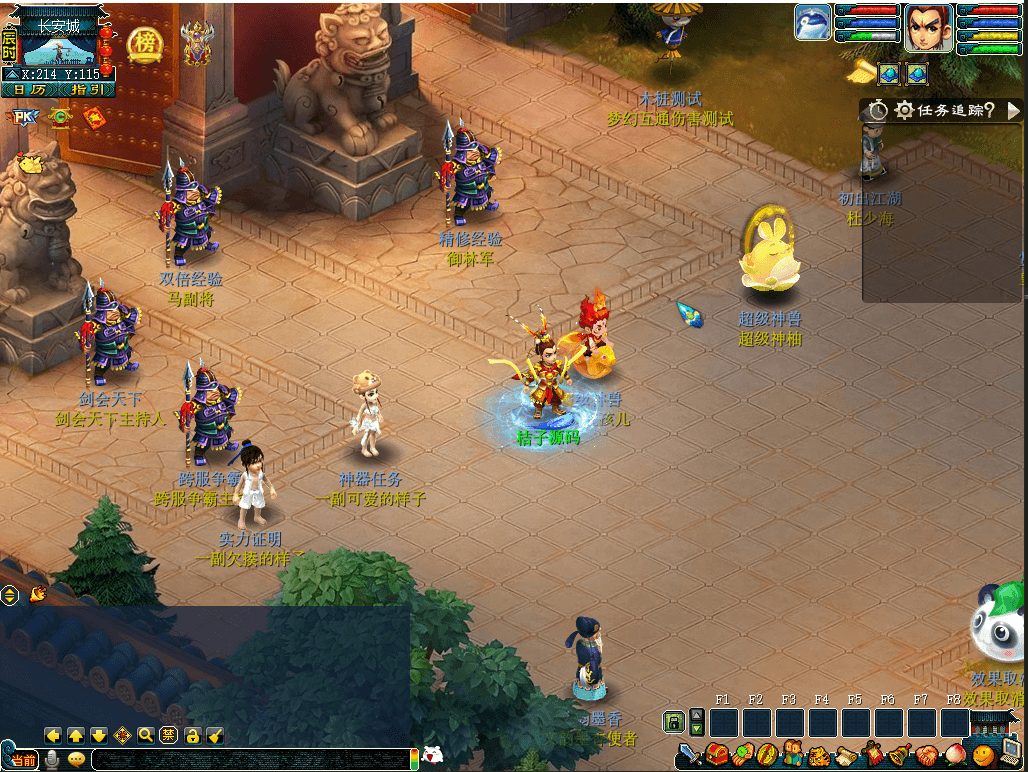The height and width of the screenshot is (772, 1028).
Task: Click the 当前 chat channel button
Action: click(x=23, y=760)
